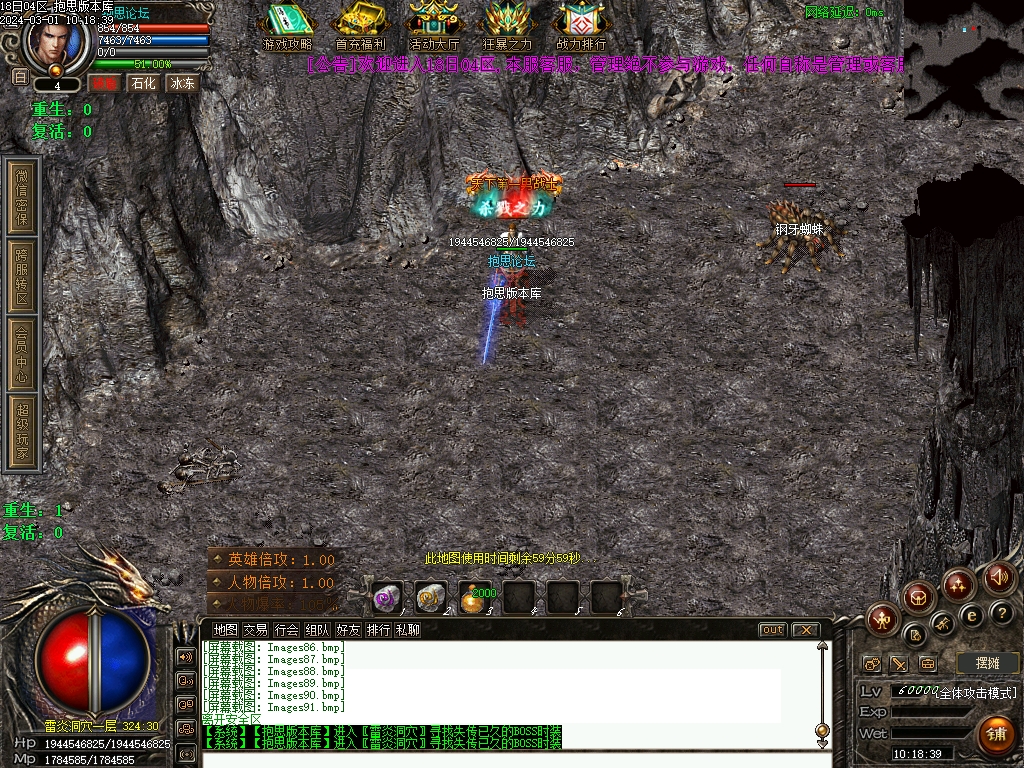Open the 微信密保 side menu entry
The width and height of the screenshot is (1024, 768).
(x=23, y=195)
